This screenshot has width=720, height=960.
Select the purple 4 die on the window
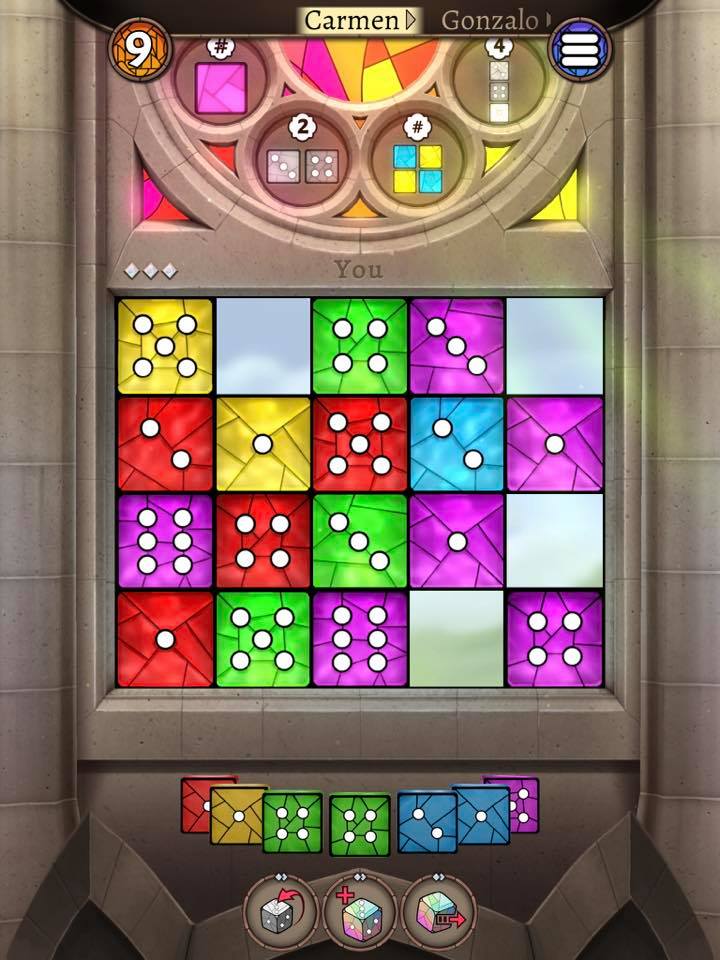coord(554,639)
